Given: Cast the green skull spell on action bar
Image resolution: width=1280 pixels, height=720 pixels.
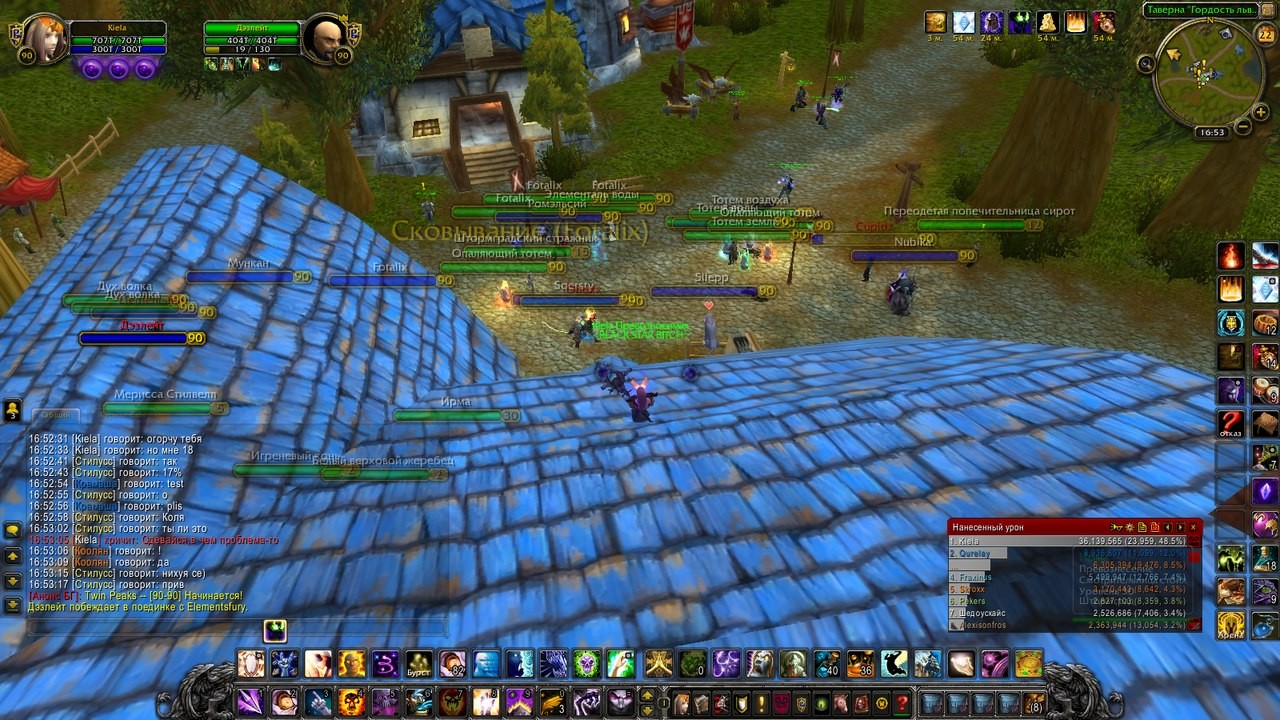Looking at the screenshot, I should pos(586,663).
